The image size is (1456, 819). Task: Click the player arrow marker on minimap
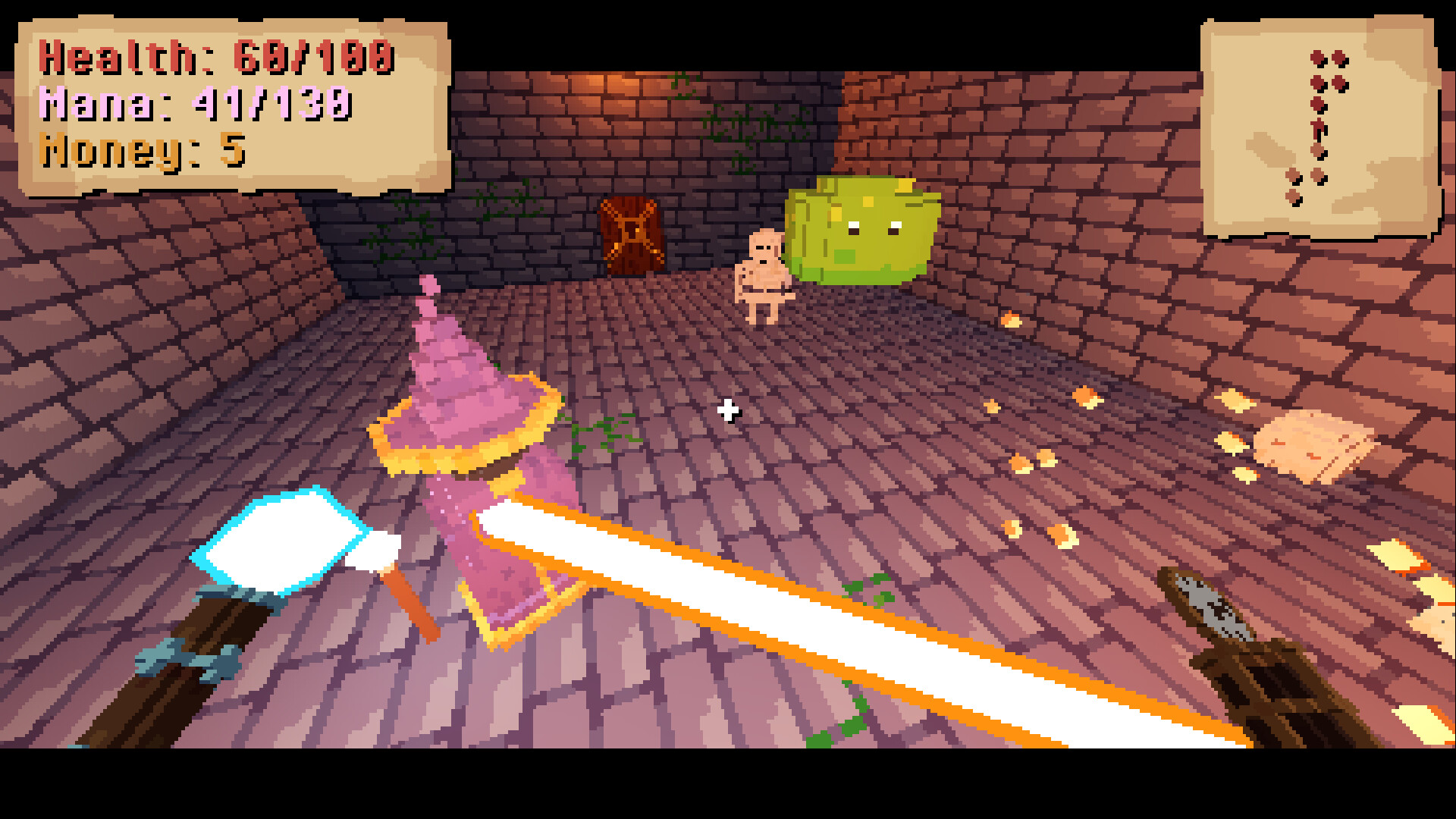(x=1317, y=127)
